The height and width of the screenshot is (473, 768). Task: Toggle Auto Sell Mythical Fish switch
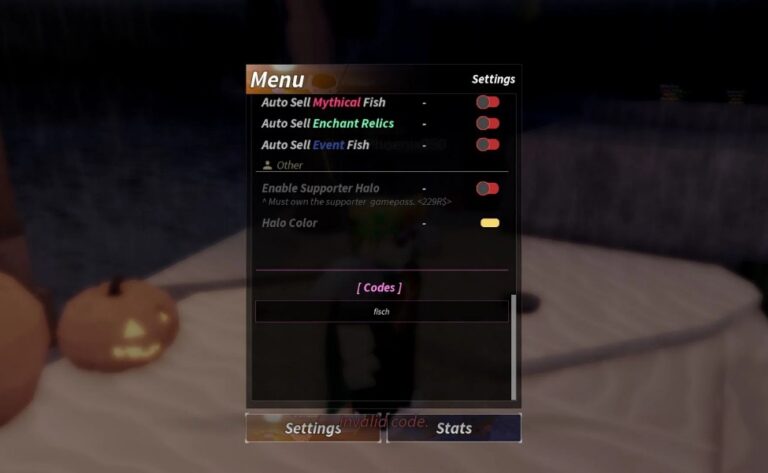point(487,102)
